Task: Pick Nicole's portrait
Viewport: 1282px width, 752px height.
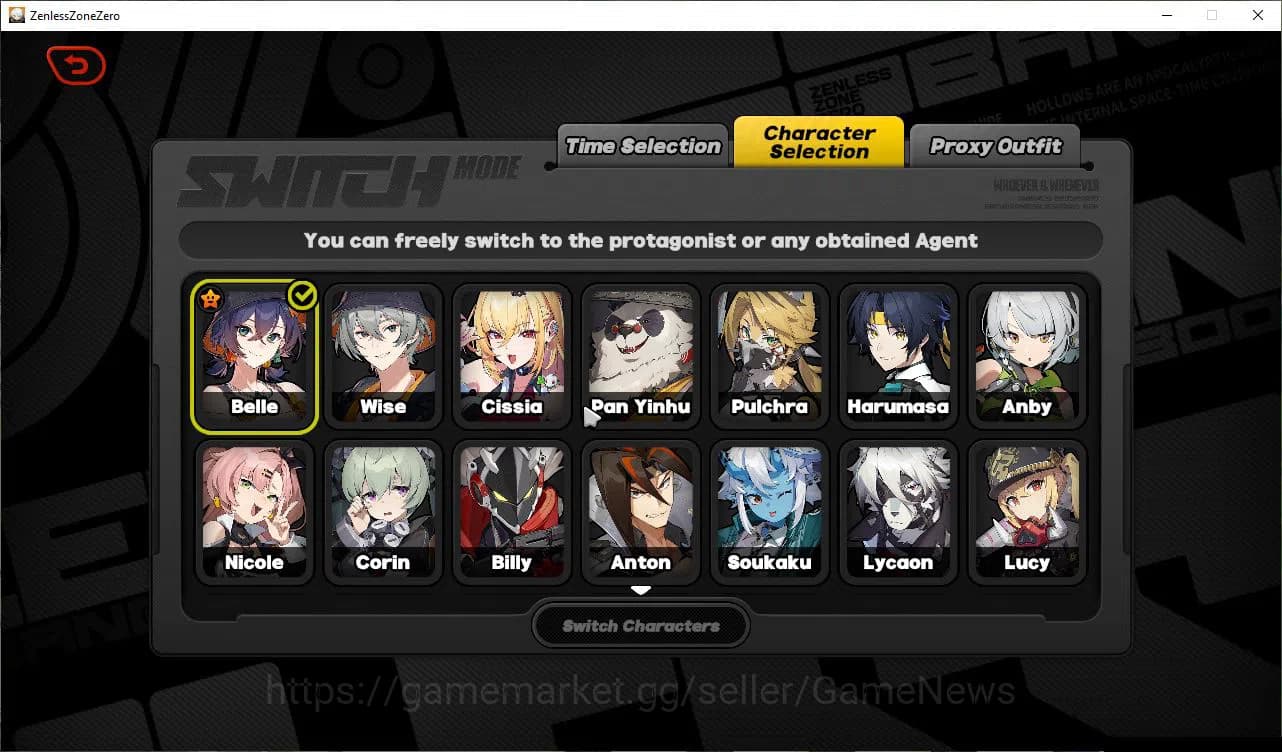Action: coord(254,505)
